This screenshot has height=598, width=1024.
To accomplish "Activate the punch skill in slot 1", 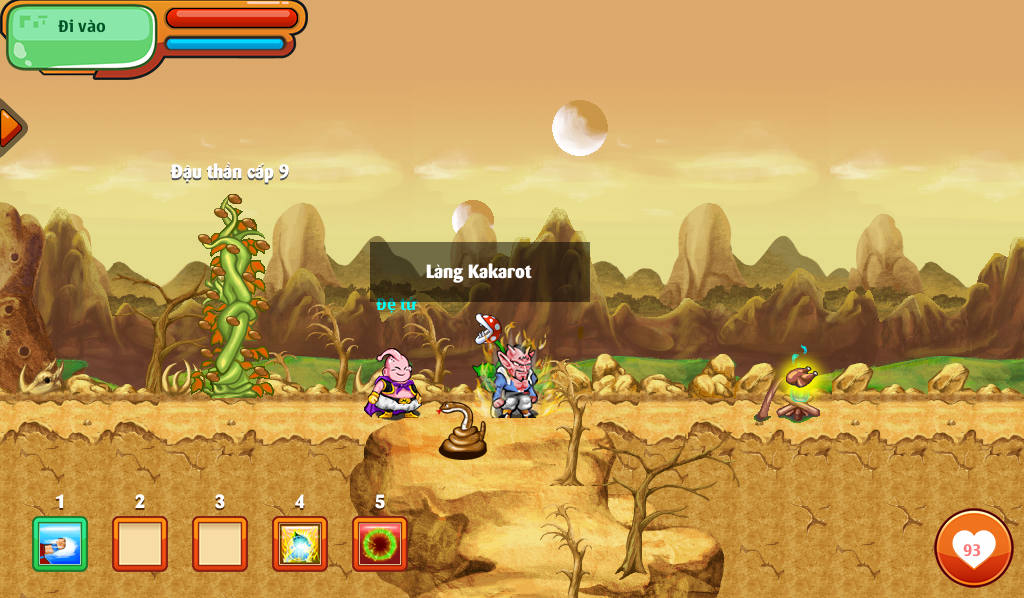I will pos(60,544).
